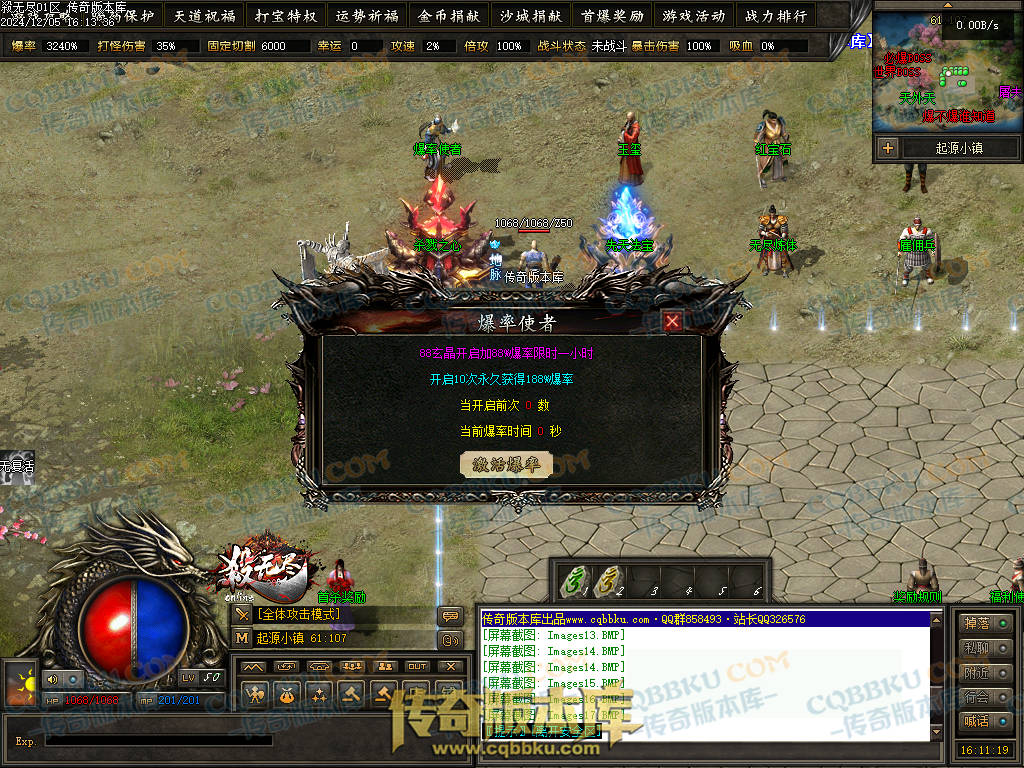Close the 爆率使者 dialog window
1024x768 pixels.
673,321
